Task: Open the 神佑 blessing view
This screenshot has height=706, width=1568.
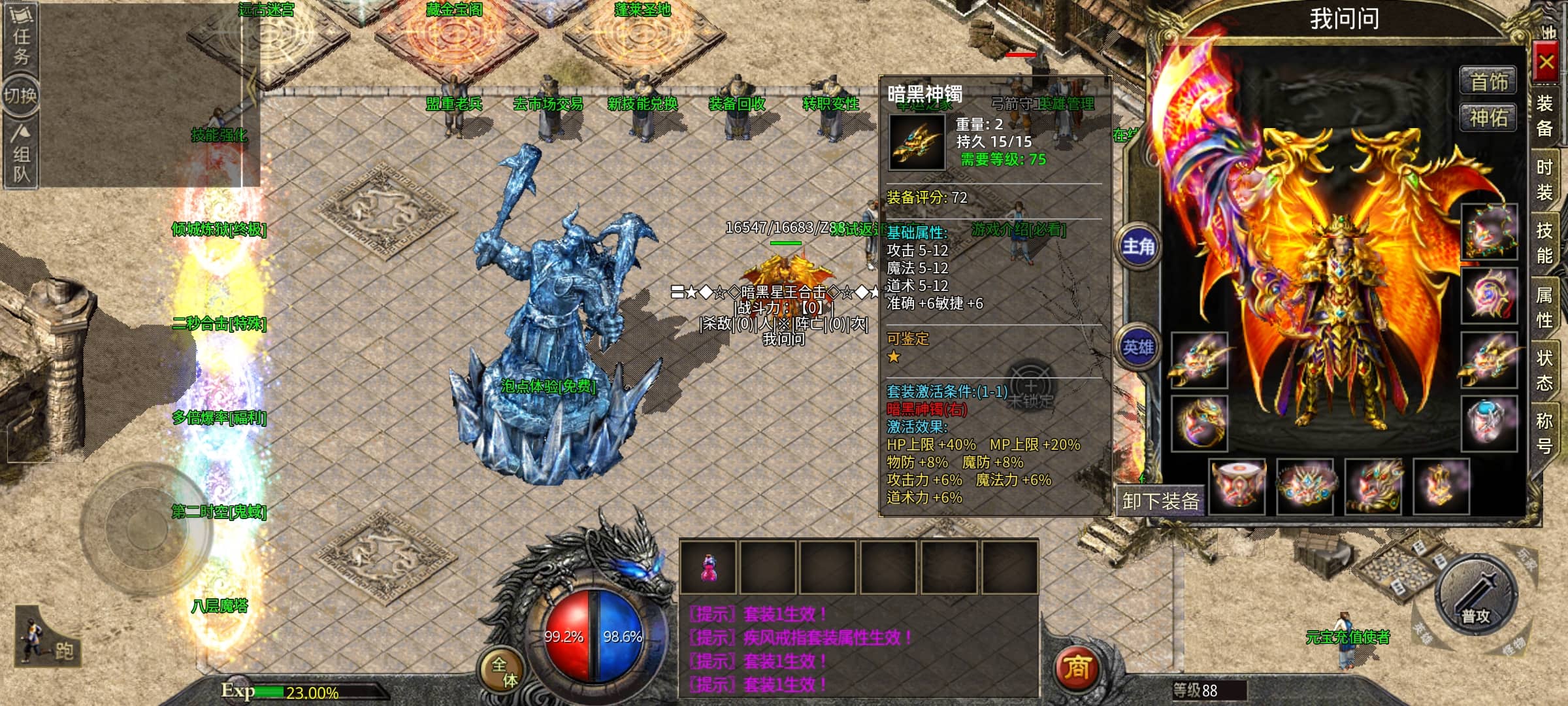Action: pos(1488,118)
